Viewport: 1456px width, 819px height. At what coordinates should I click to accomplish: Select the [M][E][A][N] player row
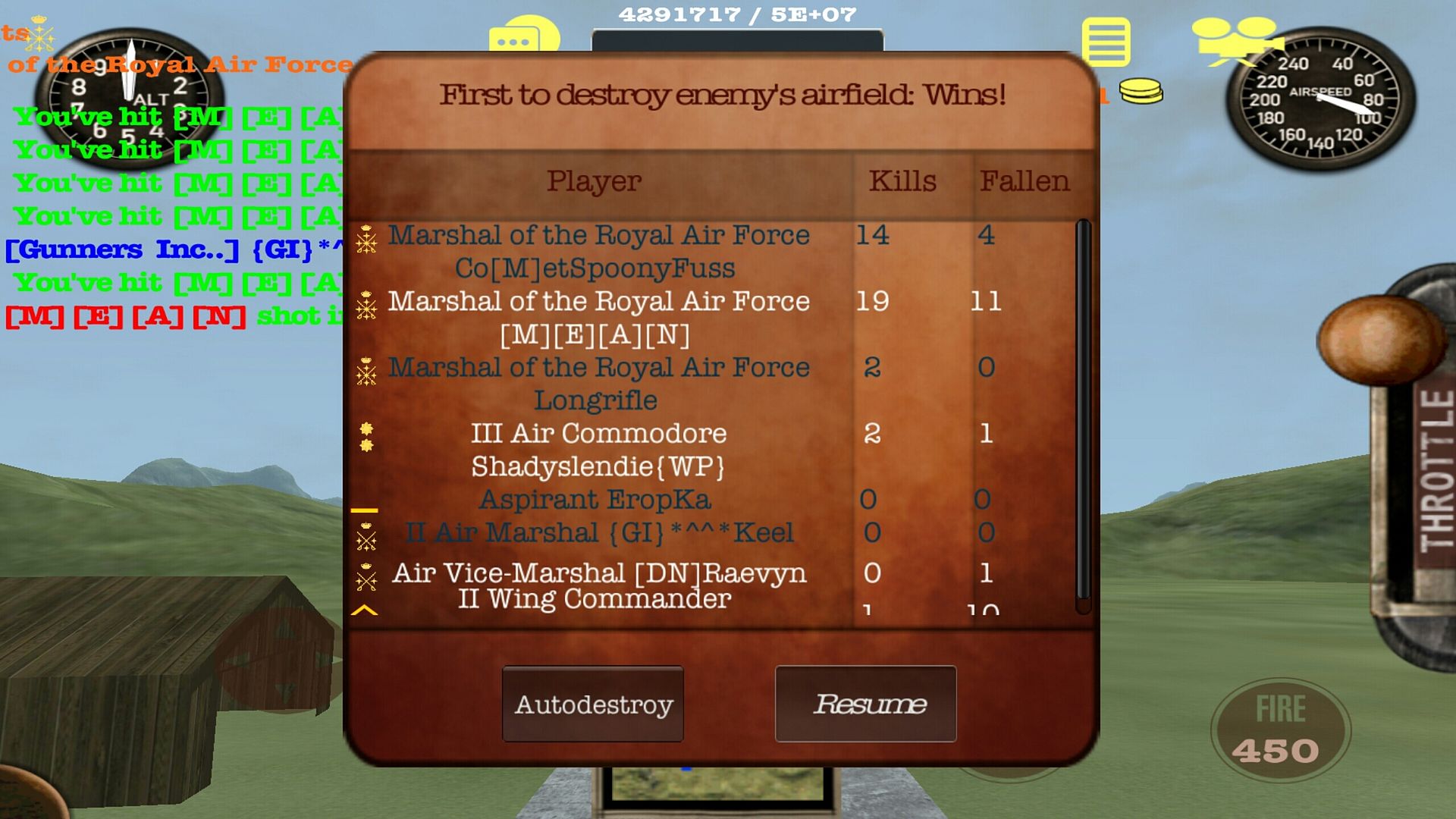(598, 318)
